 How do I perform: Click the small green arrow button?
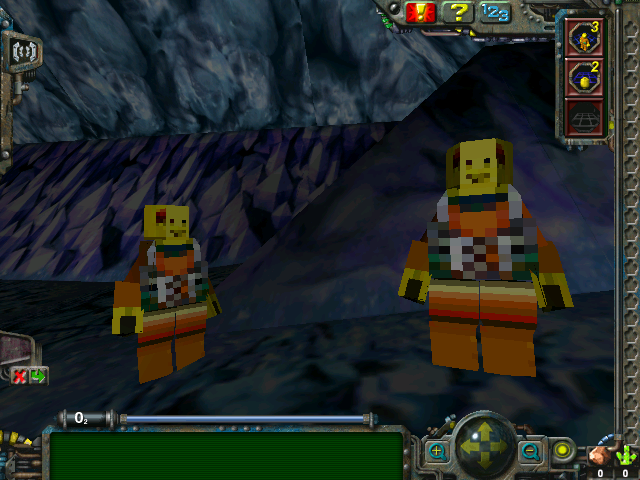pos(38,376)
